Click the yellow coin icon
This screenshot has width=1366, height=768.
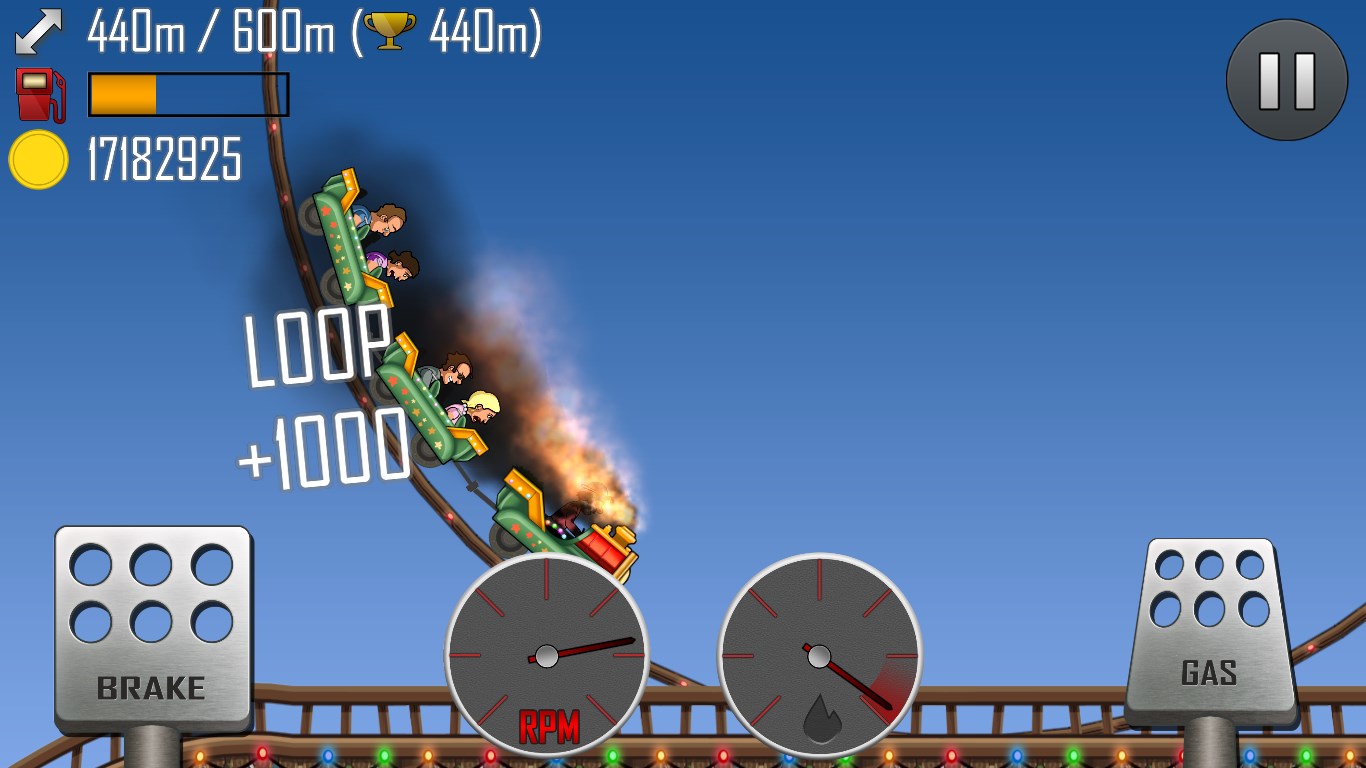[x=38, y=158]
